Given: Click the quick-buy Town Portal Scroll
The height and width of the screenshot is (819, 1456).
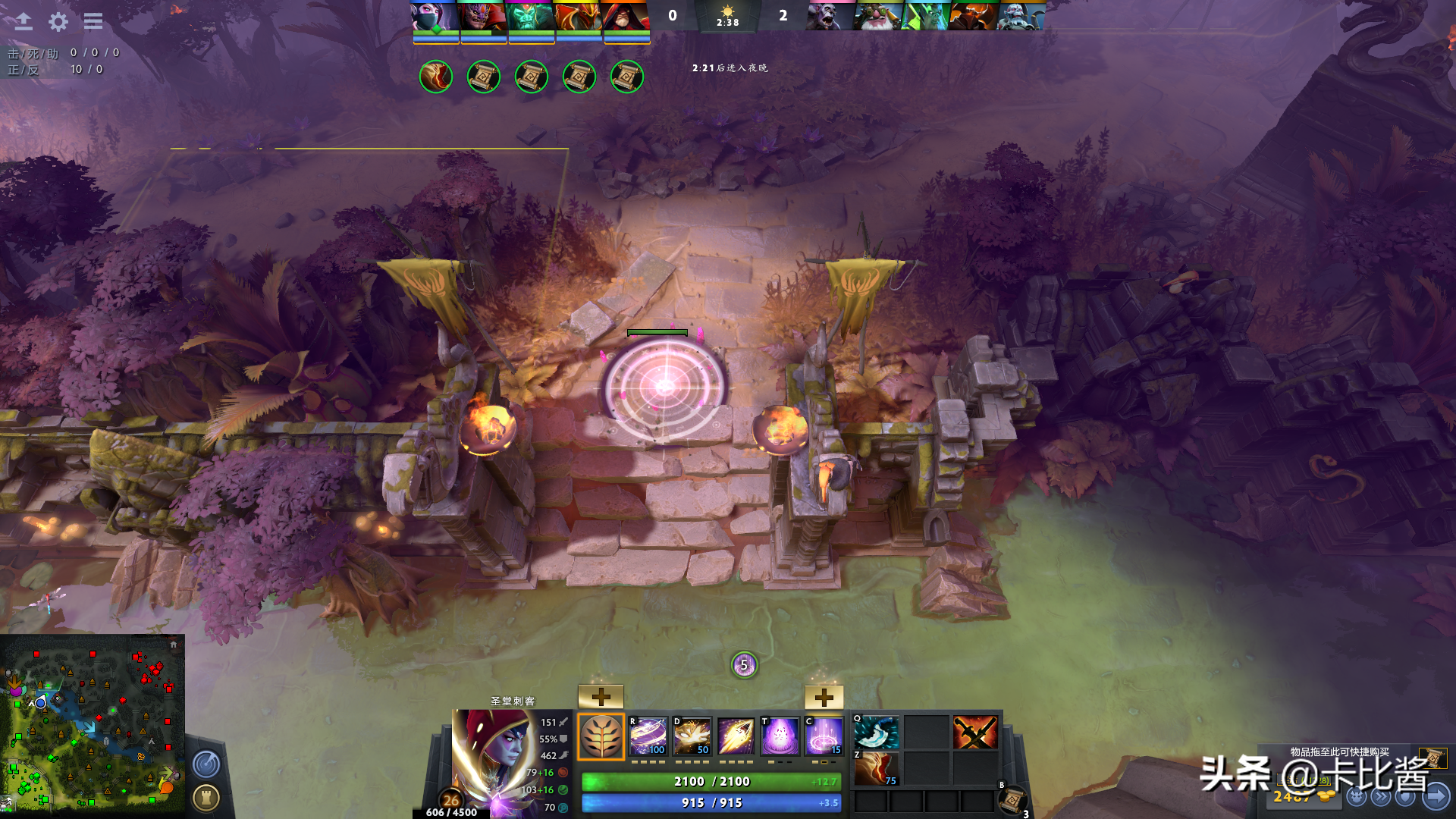Looking at the screenshot, I should coord(1432,758).
